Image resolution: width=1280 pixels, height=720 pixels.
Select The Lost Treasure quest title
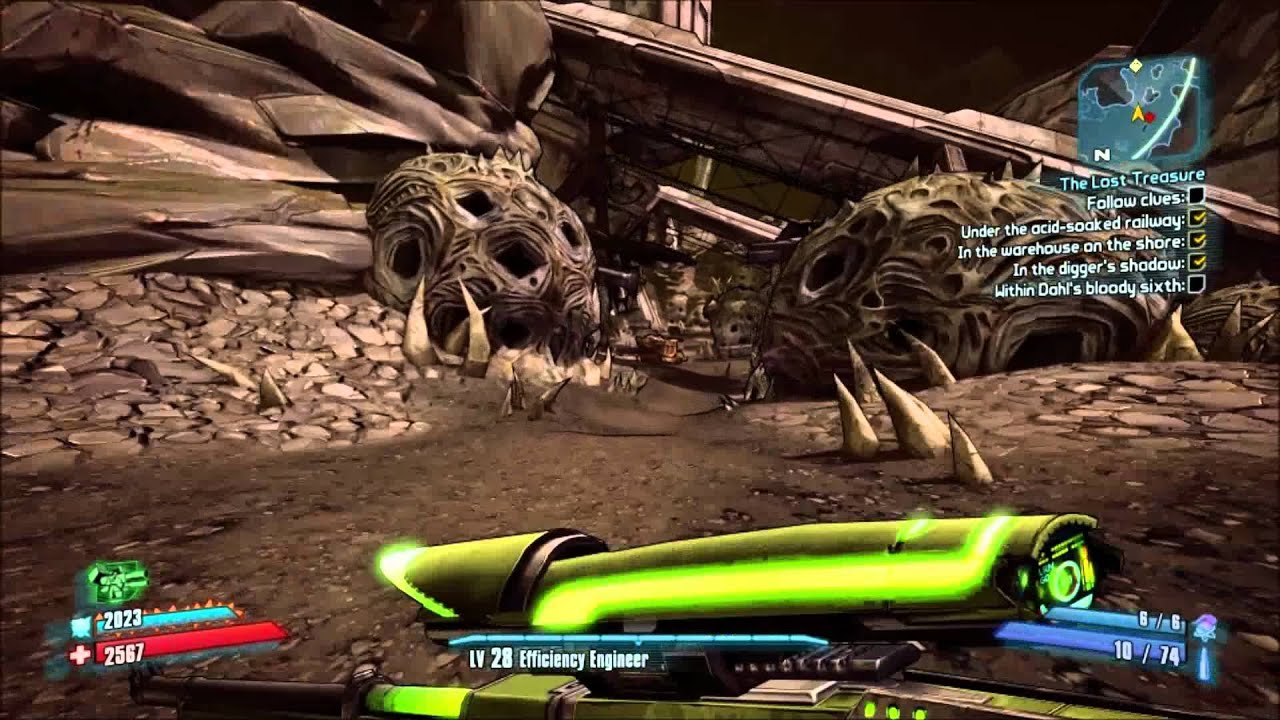coord(1132,178)
